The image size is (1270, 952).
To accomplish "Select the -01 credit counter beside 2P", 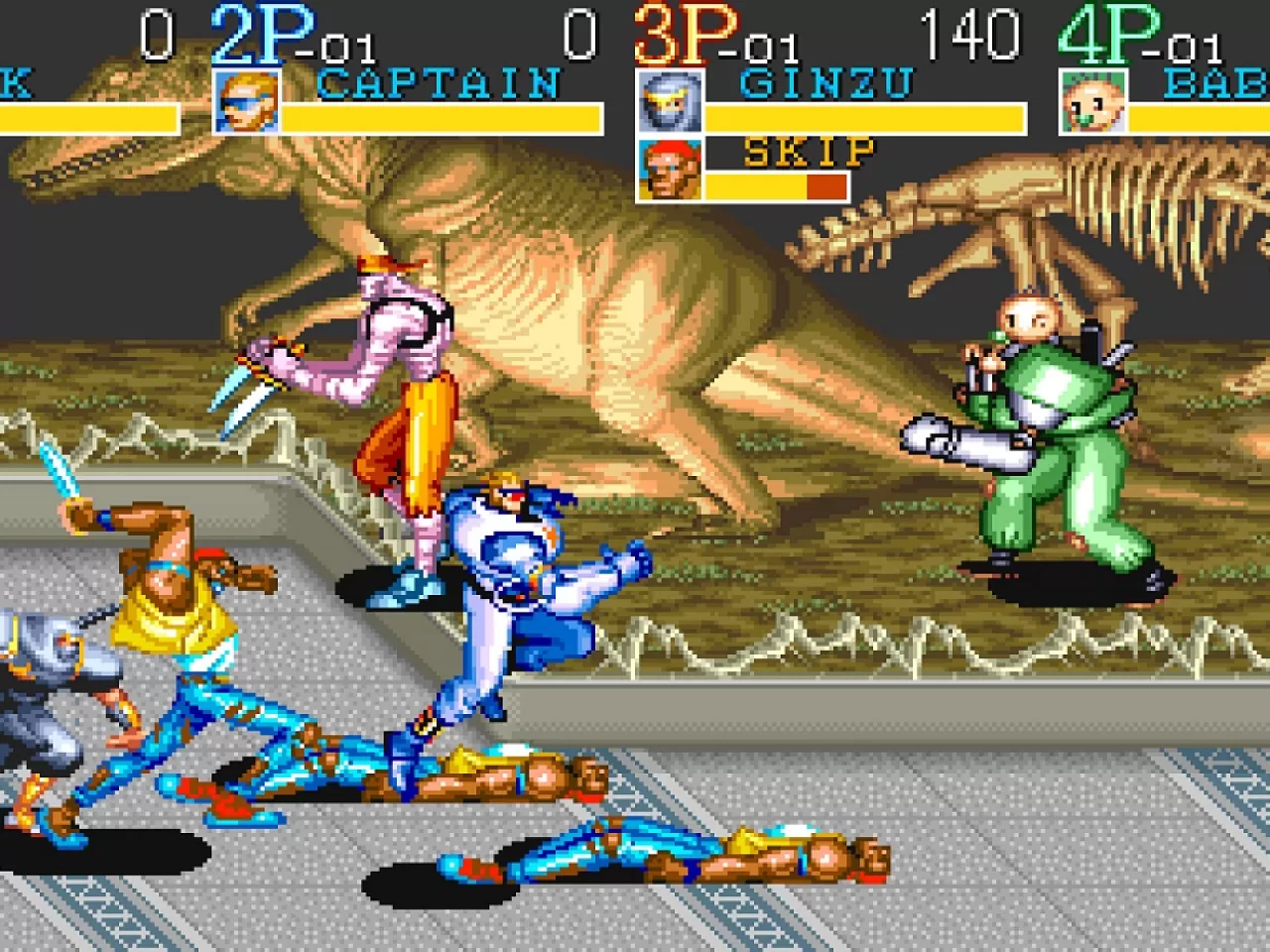I will 342,44.
